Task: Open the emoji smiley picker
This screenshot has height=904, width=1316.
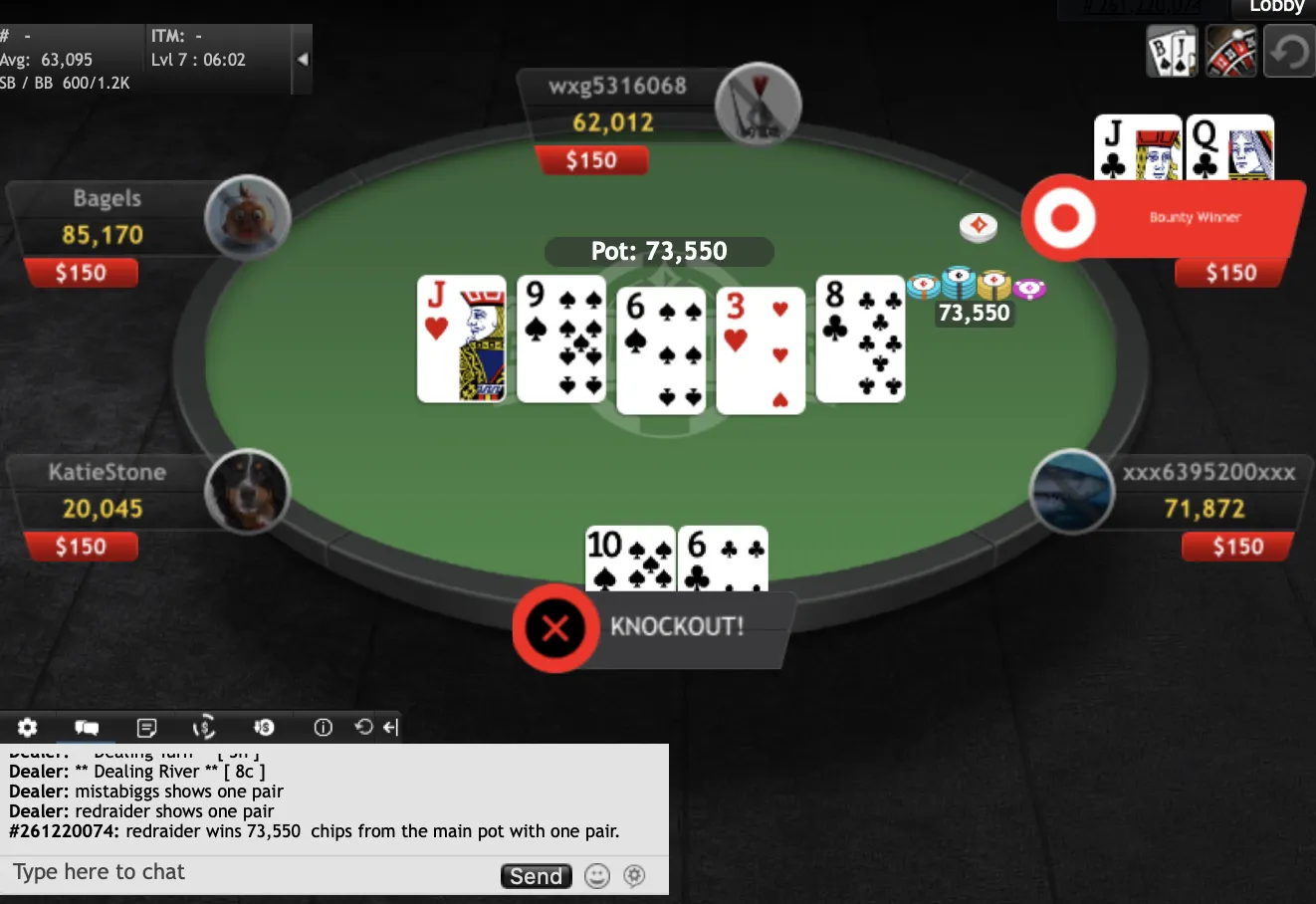Action: tap(596, 876)
